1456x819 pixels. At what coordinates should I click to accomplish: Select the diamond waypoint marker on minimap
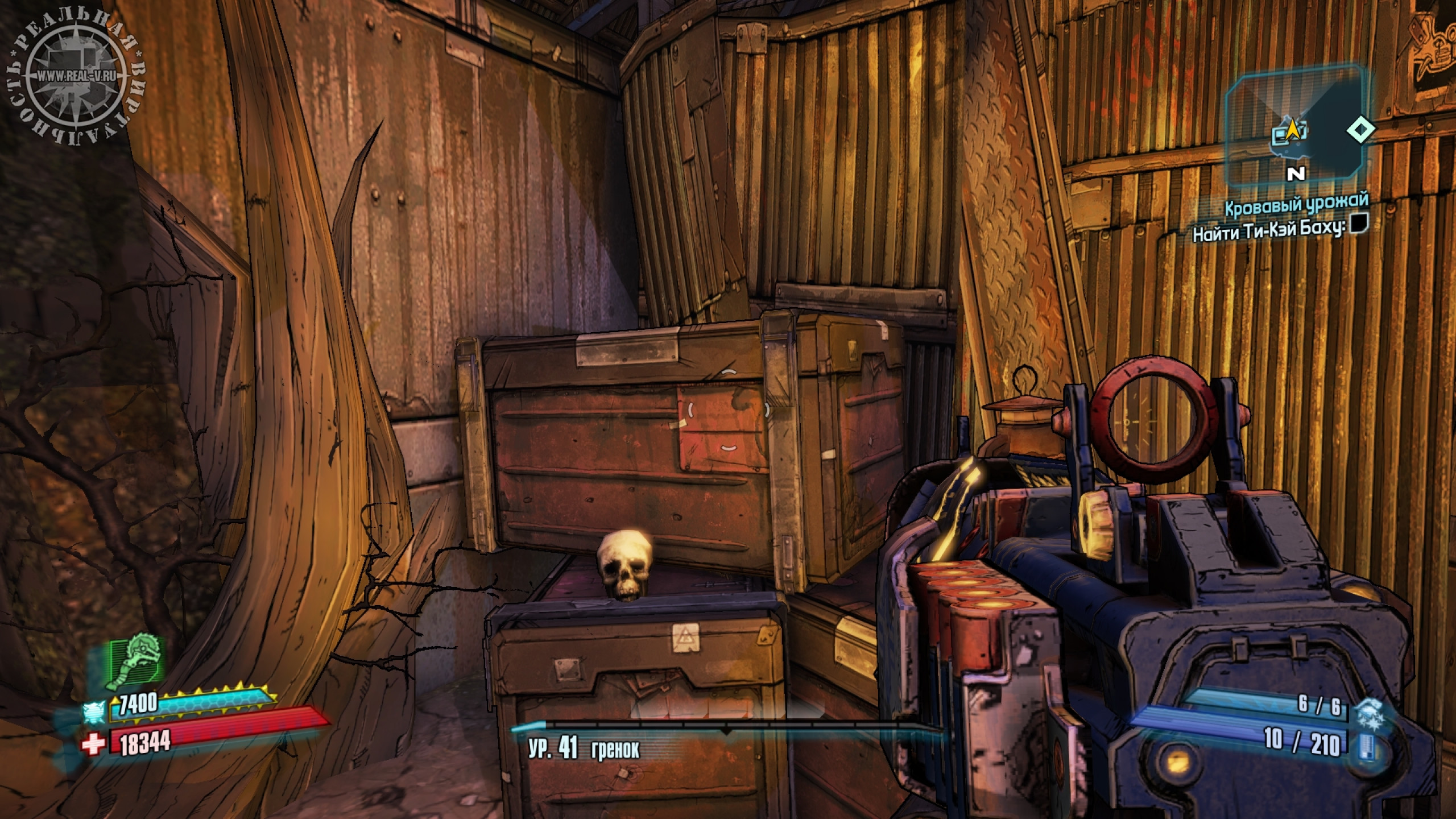pos(1361,130)
